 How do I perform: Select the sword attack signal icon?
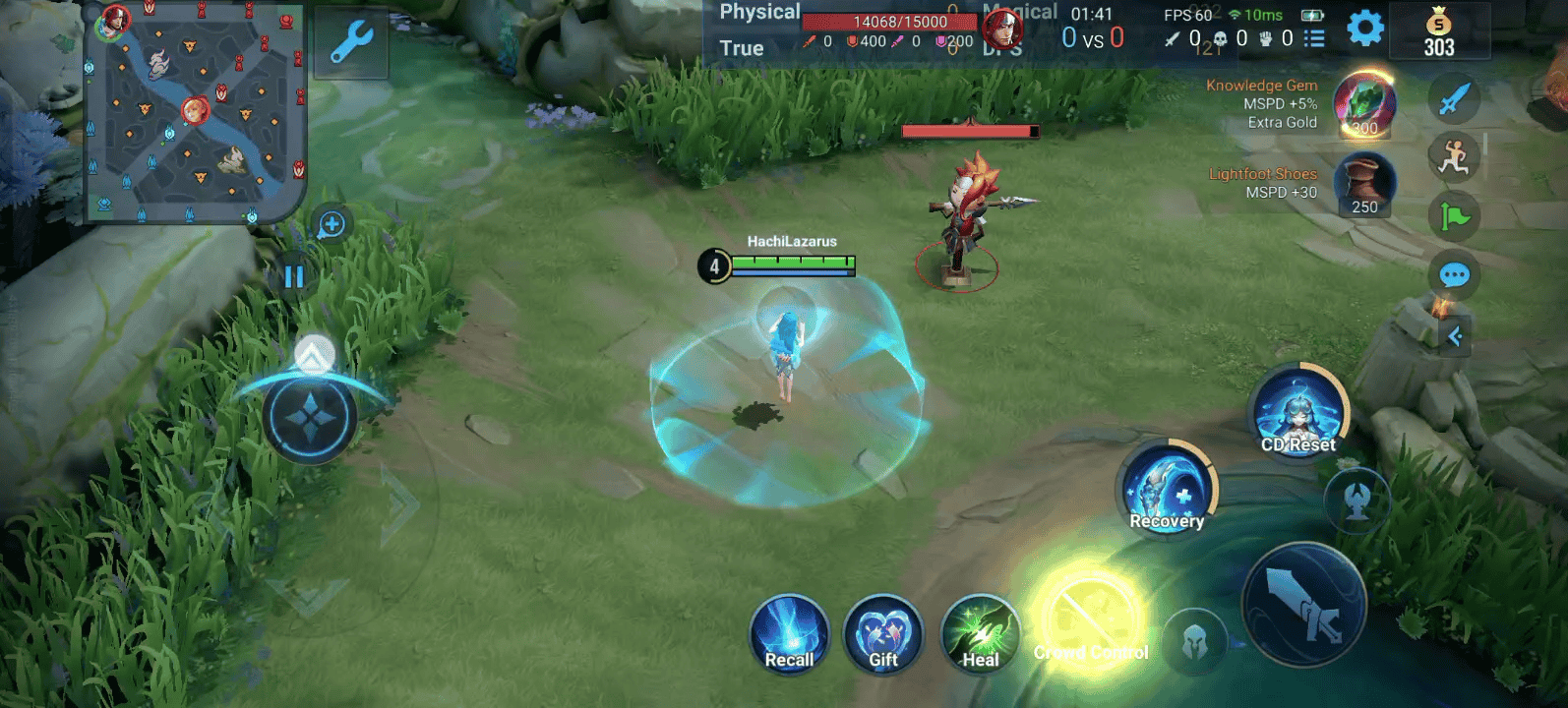[x=1454, y=98]
